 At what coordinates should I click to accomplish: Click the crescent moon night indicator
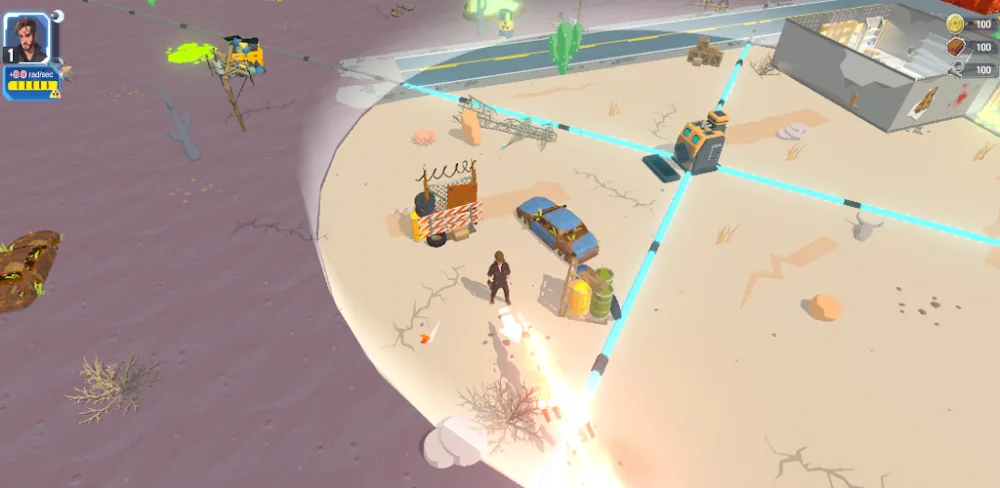tap(58, 16)
